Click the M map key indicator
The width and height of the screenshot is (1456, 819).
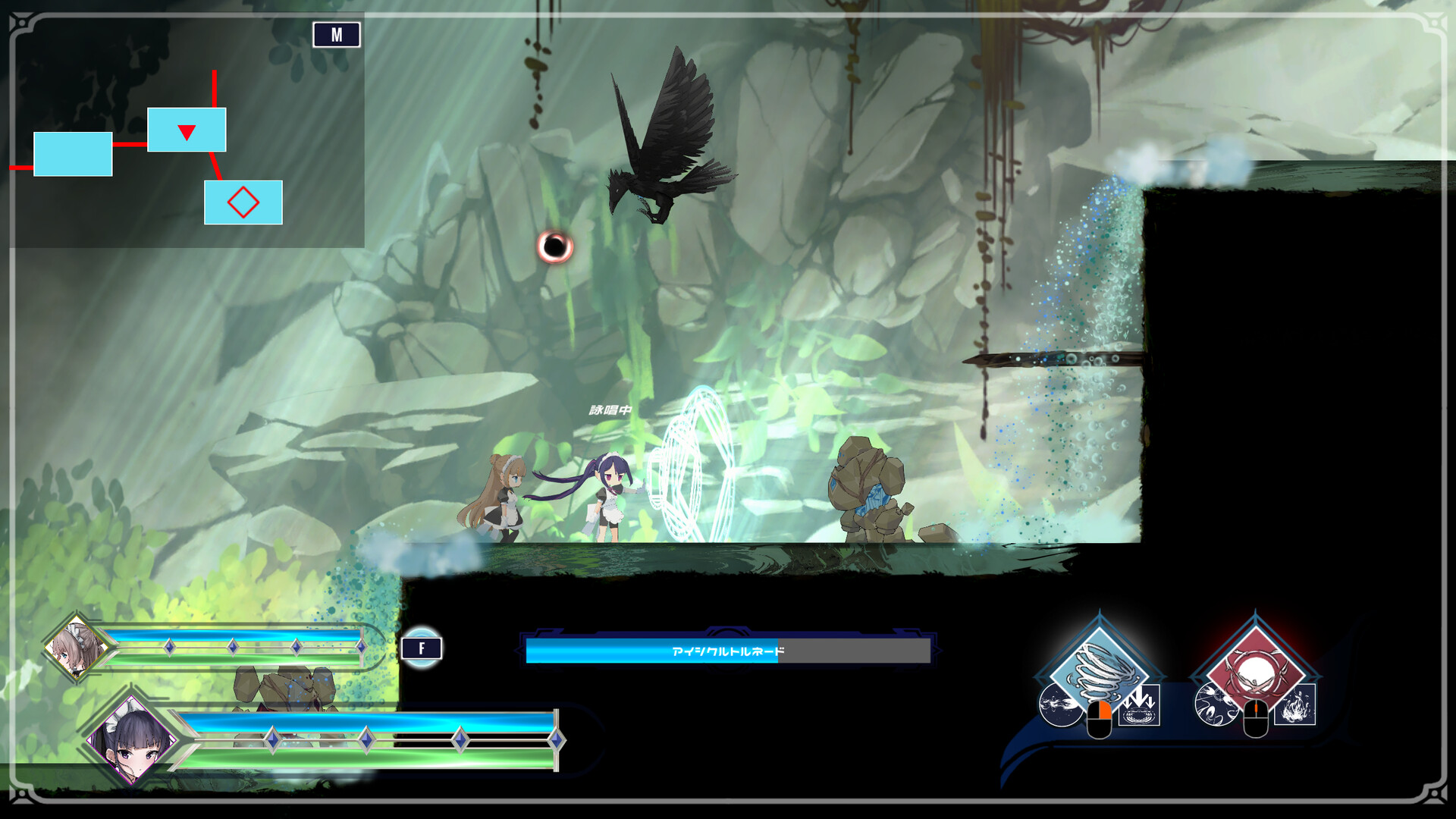[x=337, y=34]
